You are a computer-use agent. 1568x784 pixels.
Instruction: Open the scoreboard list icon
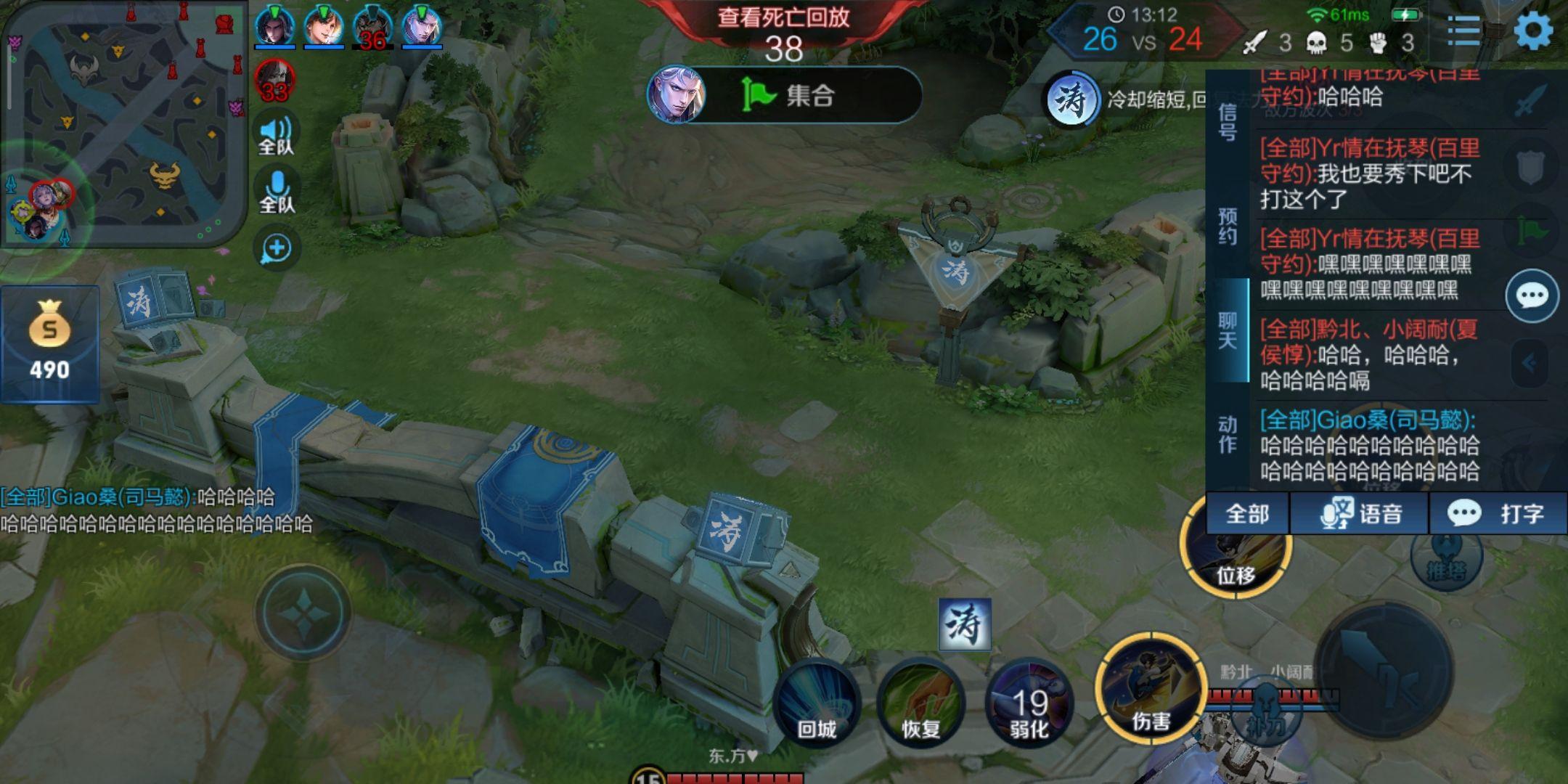pos(1463,31)
